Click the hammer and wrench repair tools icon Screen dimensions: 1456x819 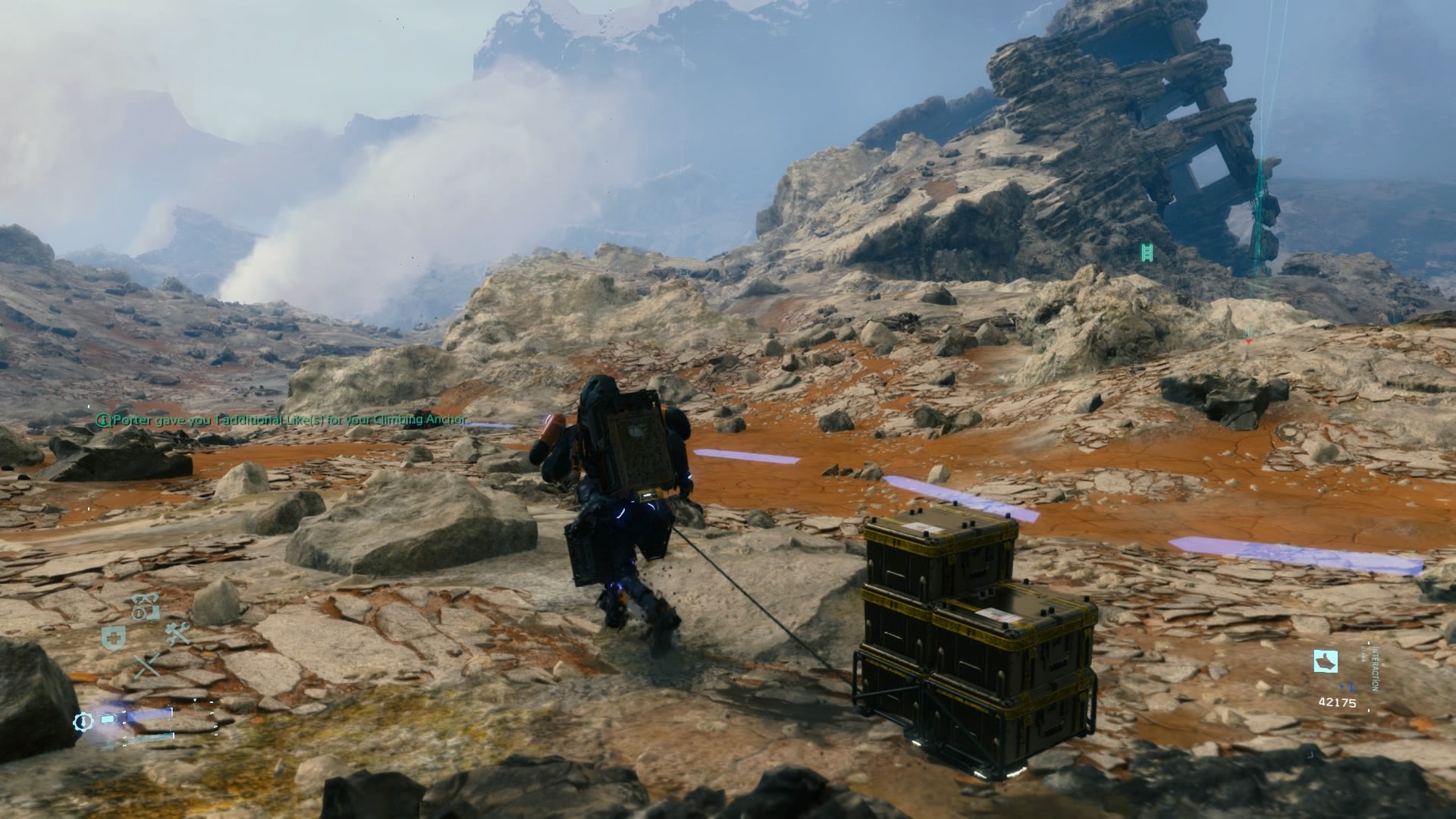click(176, 632)
